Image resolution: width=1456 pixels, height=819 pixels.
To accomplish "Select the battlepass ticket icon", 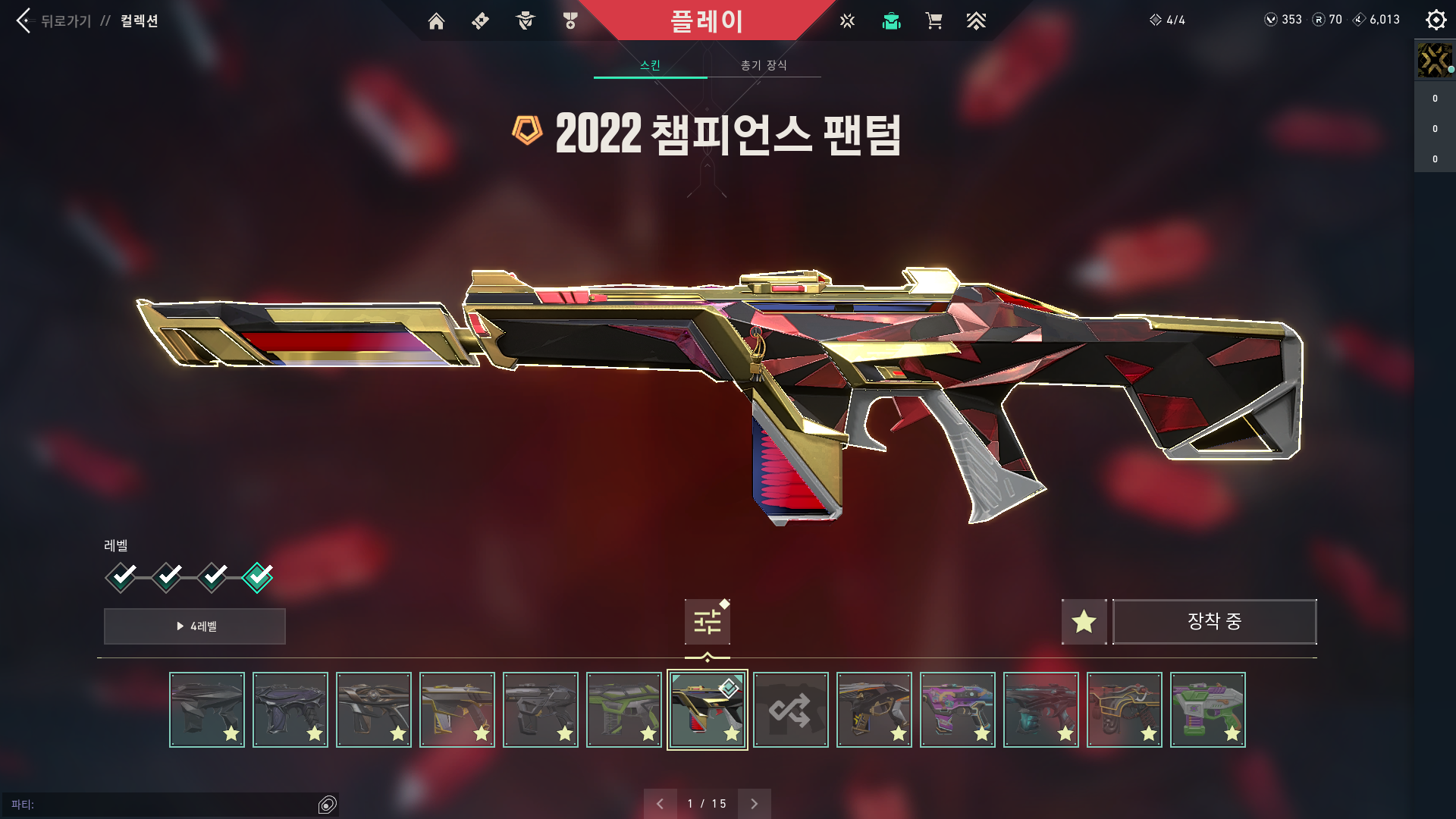I will click(479, 21).
